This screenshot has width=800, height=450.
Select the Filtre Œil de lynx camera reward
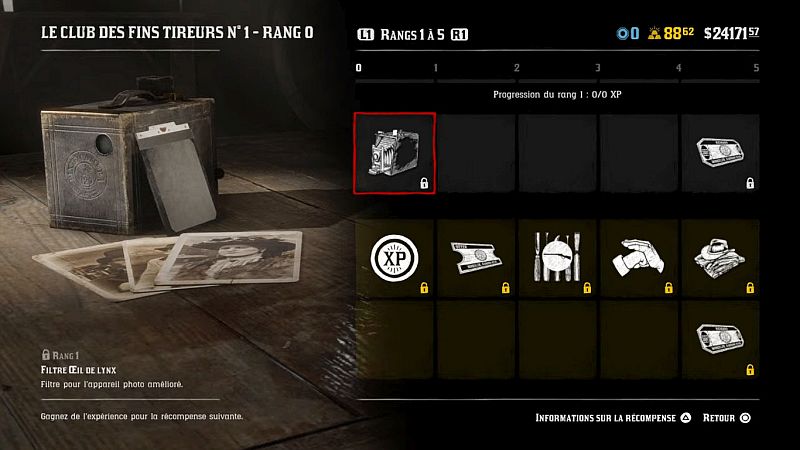coord(395,153)
